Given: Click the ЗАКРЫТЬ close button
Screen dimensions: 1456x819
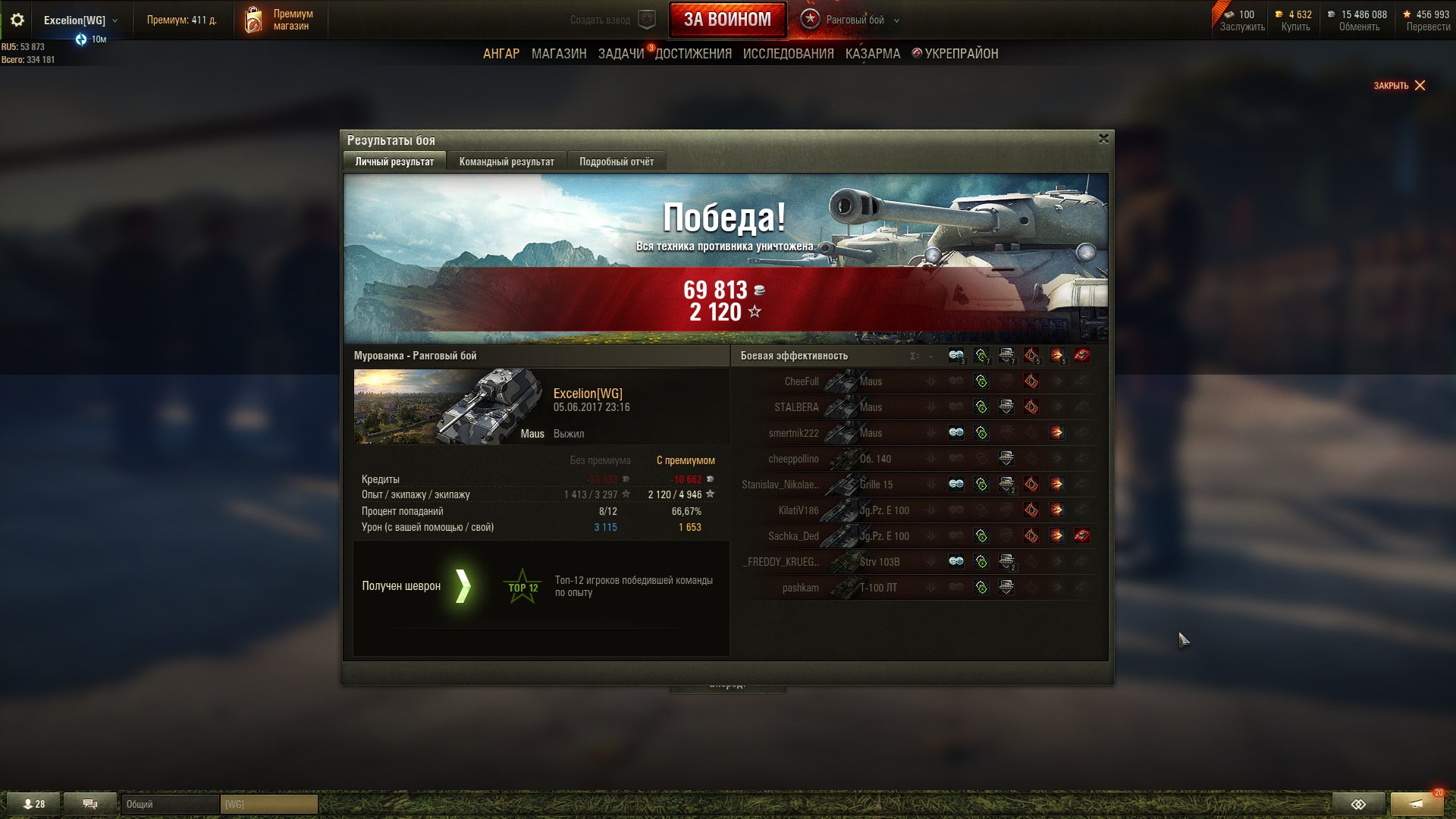Looking at the screenshot, I should [1399, 86].
